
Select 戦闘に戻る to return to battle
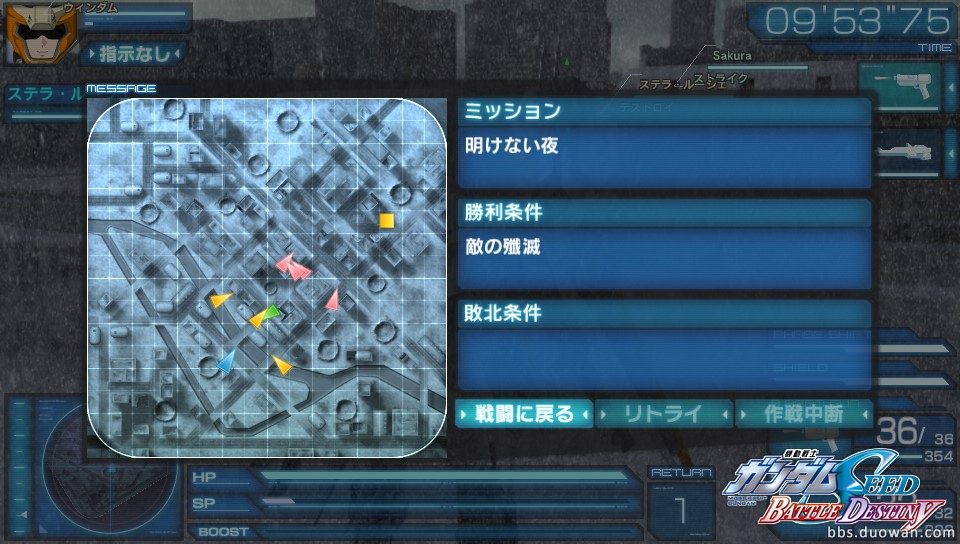point(524,413)
